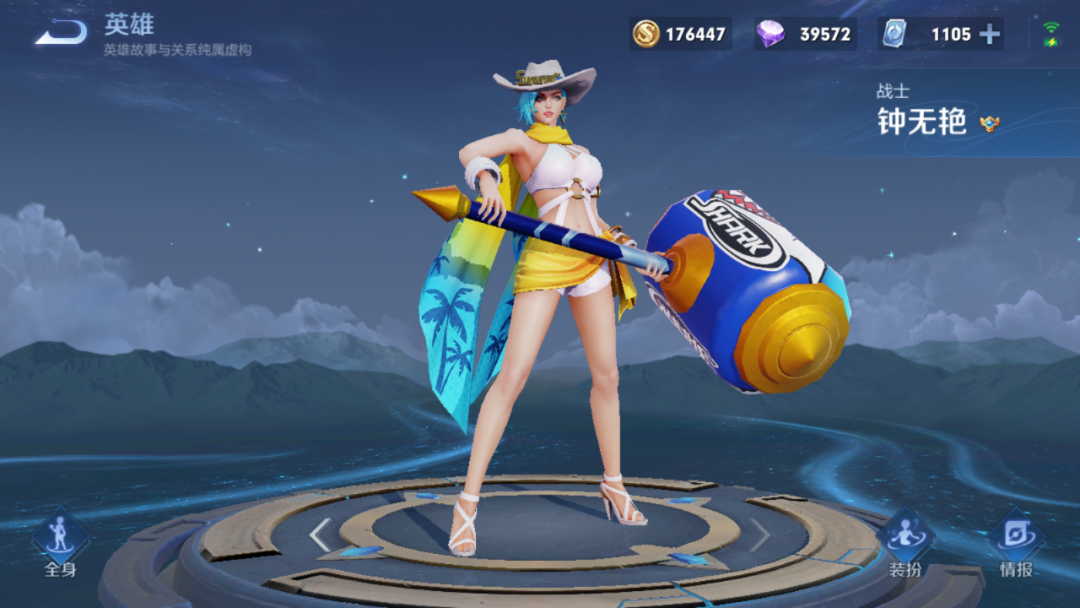Viewport: 1080px width, 608px height.
Task: Show the next hero with right arrow
Action: (760, 536)
